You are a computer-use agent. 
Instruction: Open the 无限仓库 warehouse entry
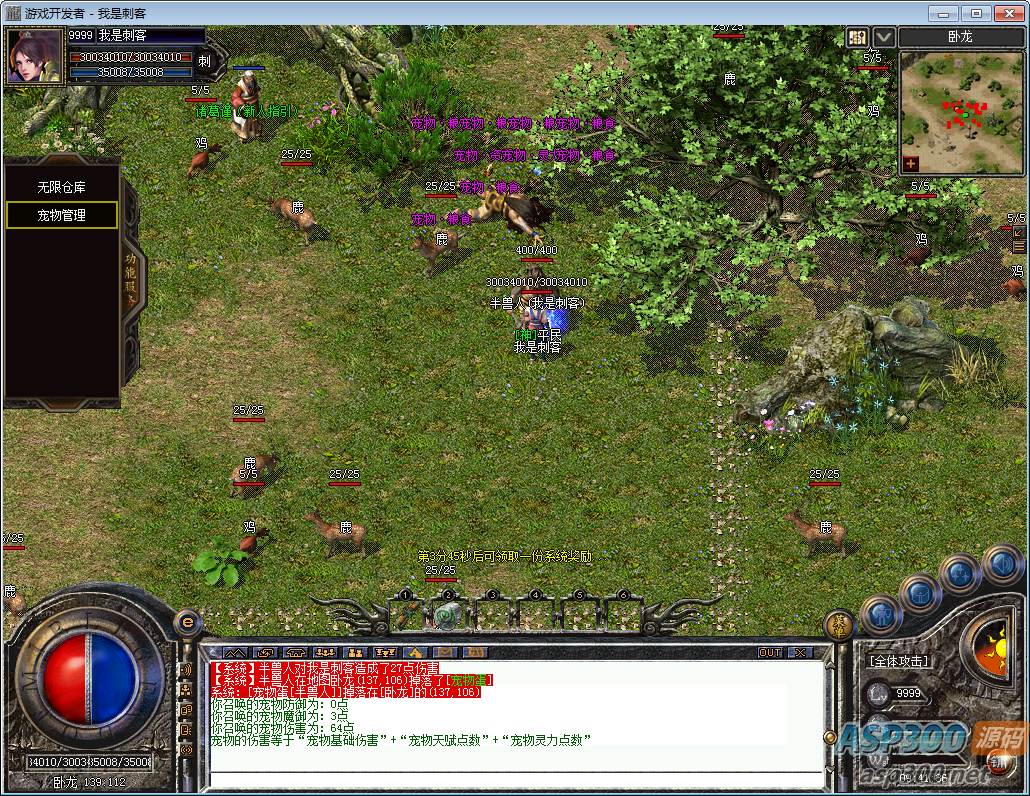click(x=62, y=187)
